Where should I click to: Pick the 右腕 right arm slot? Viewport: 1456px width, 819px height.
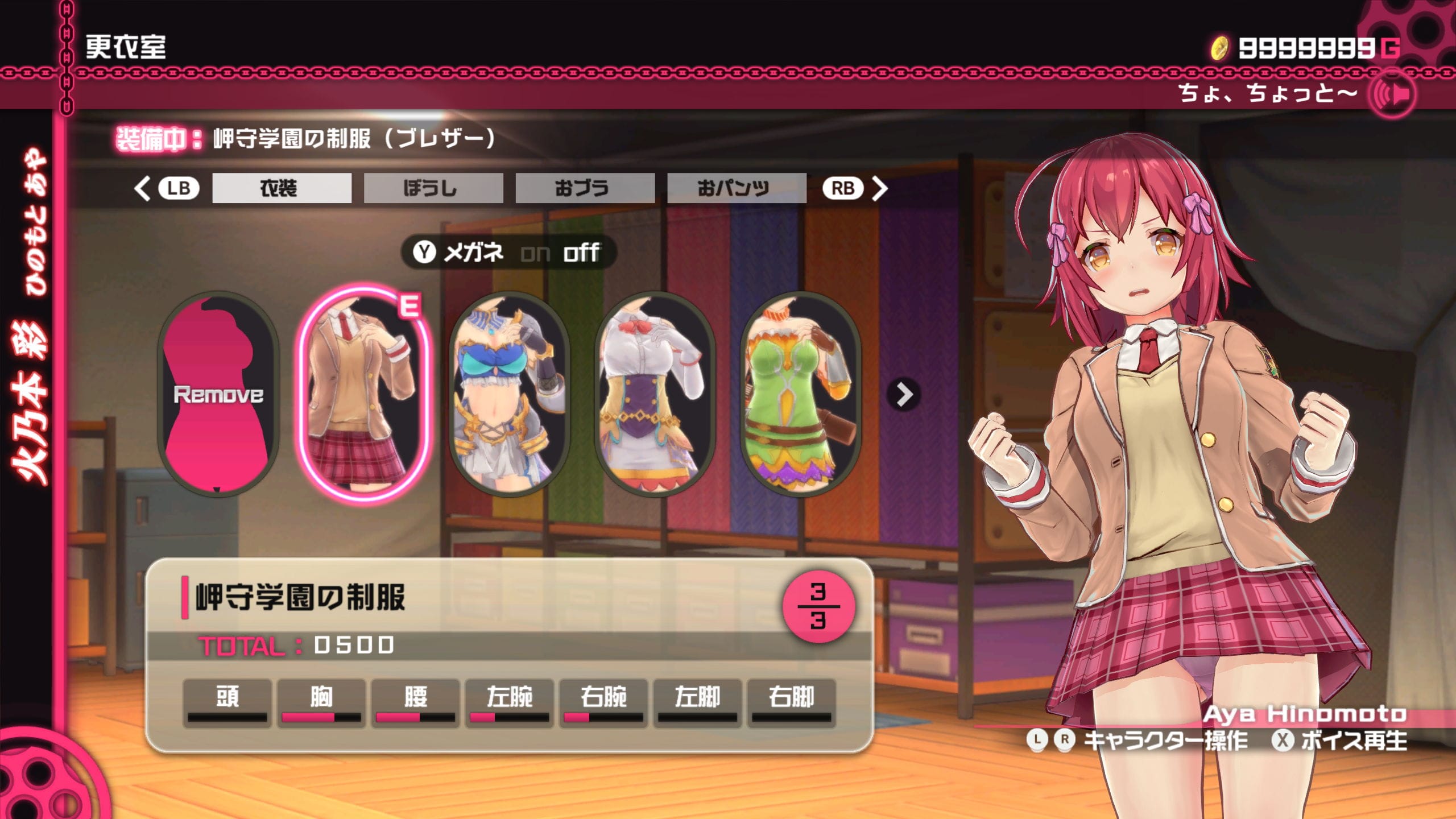(x=603, y=702)
